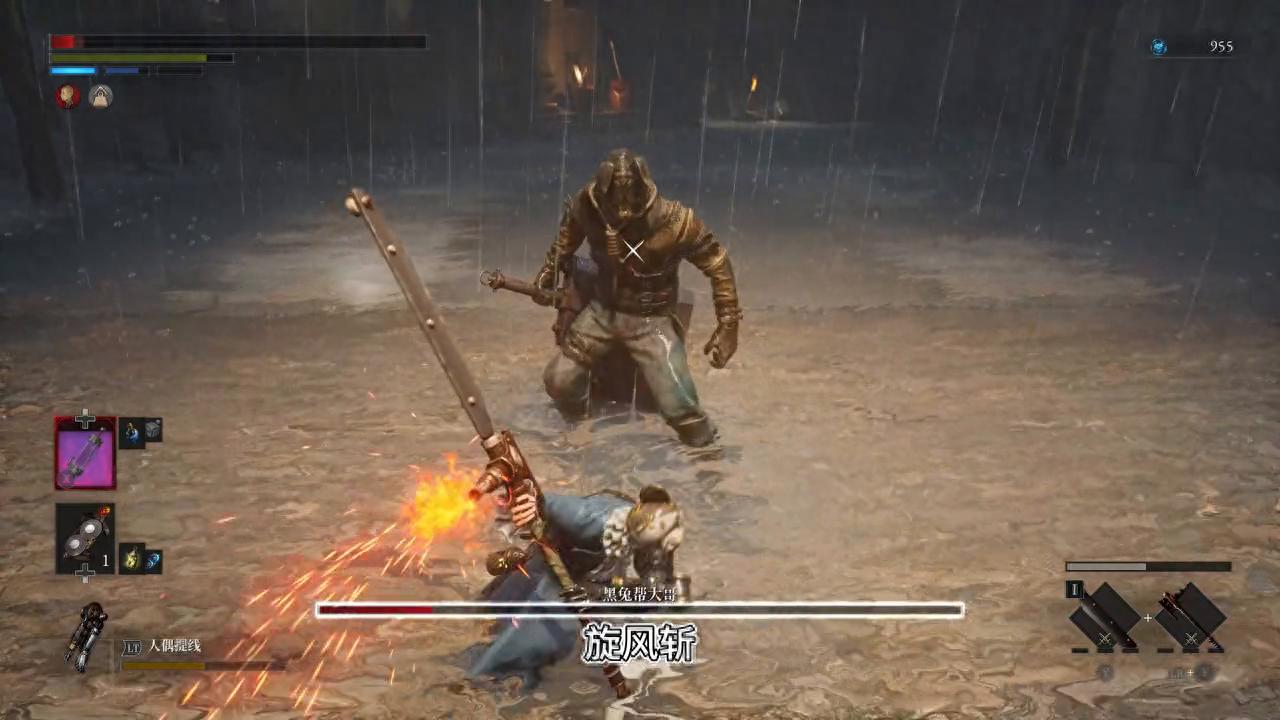Inspect the red head status effect icon
The width and height of the screenshot is (1280, 720).
pyautogui.click(x=67, y=96)
